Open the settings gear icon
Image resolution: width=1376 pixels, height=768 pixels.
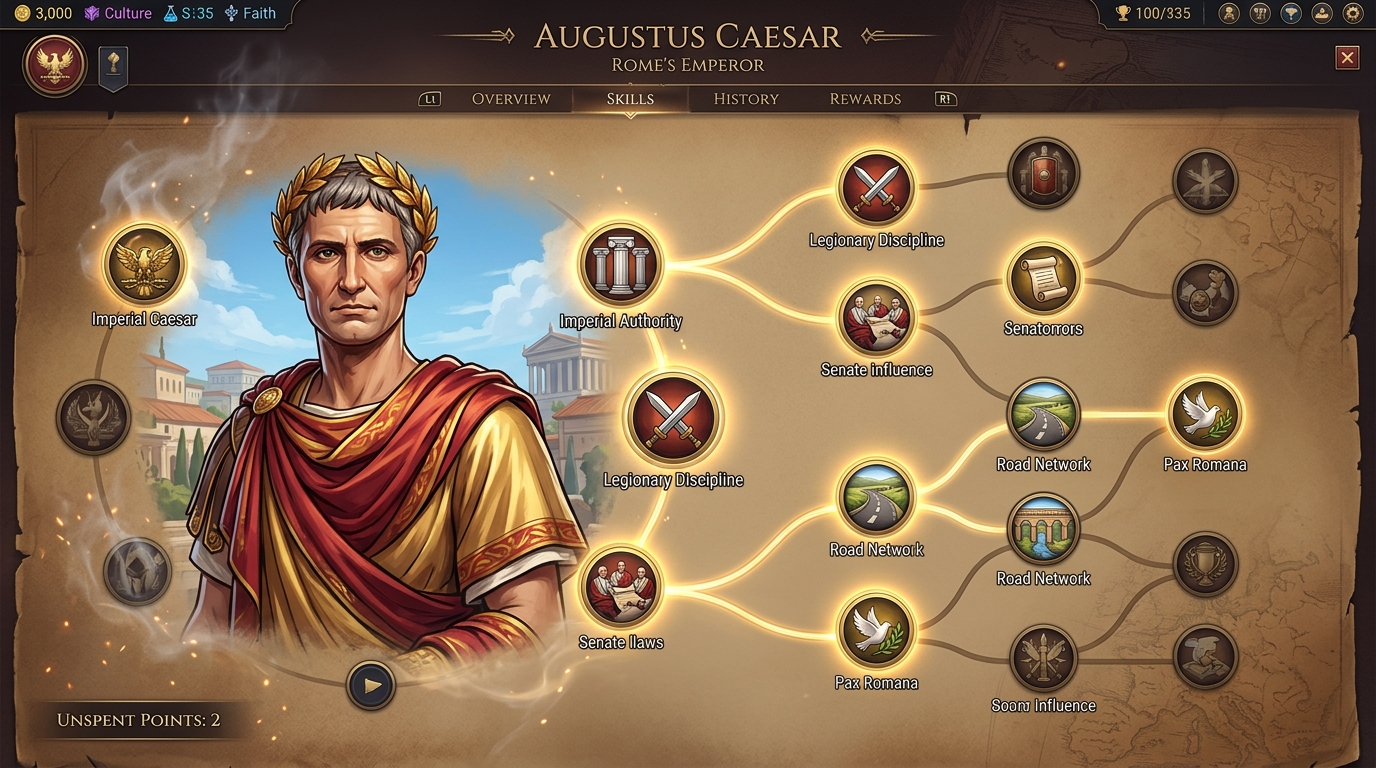tap(1352, 14)
